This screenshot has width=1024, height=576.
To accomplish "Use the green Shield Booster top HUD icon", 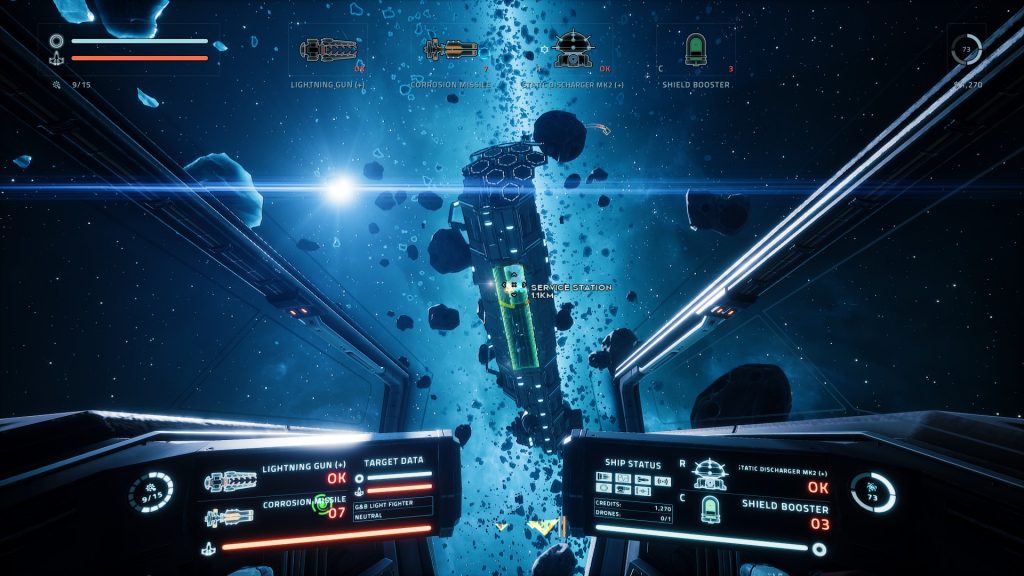I will 695,48.
